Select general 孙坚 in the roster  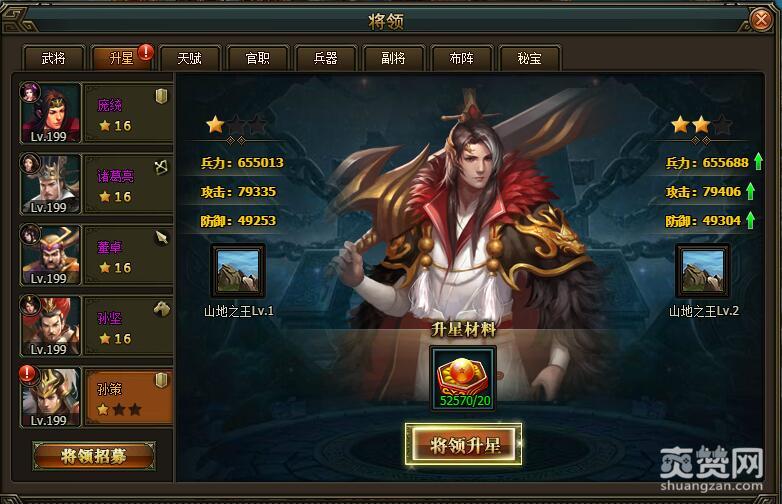[95, 327]
